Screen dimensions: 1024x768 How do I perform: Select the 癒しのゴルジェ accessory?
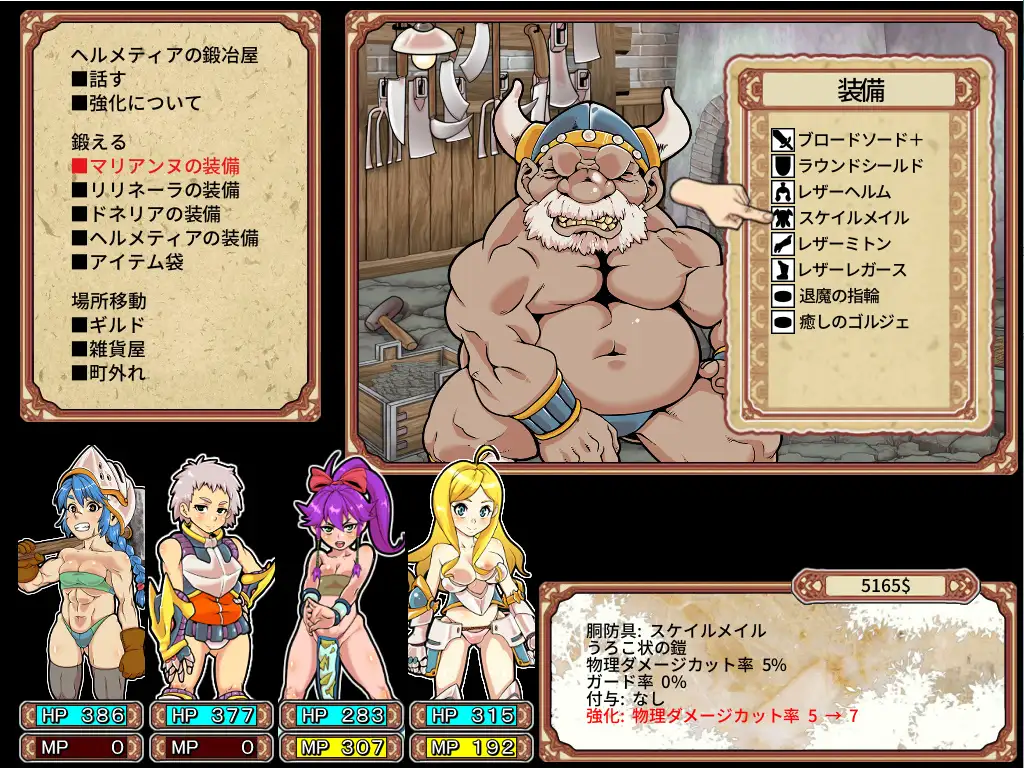[854, 322]
